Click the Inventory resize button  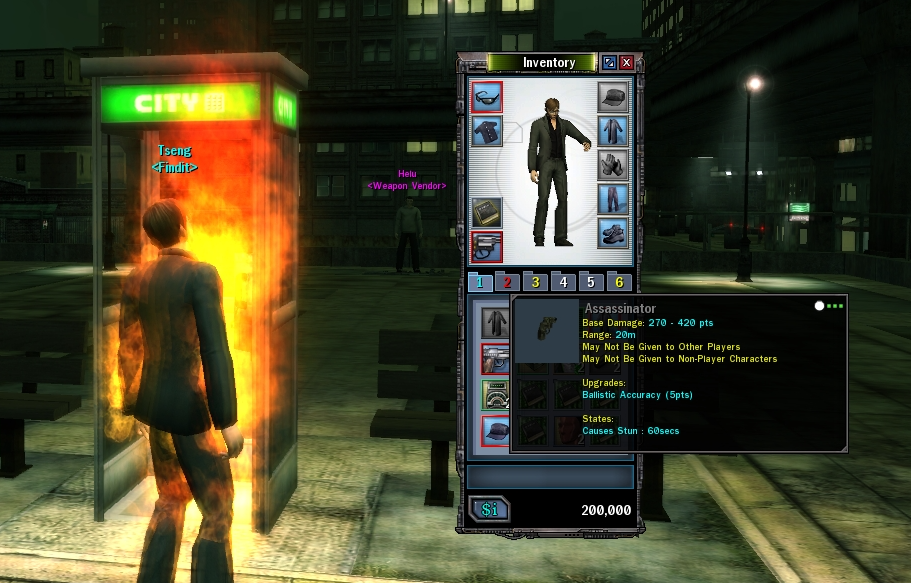pyautogui.click(x=609, y=63)
